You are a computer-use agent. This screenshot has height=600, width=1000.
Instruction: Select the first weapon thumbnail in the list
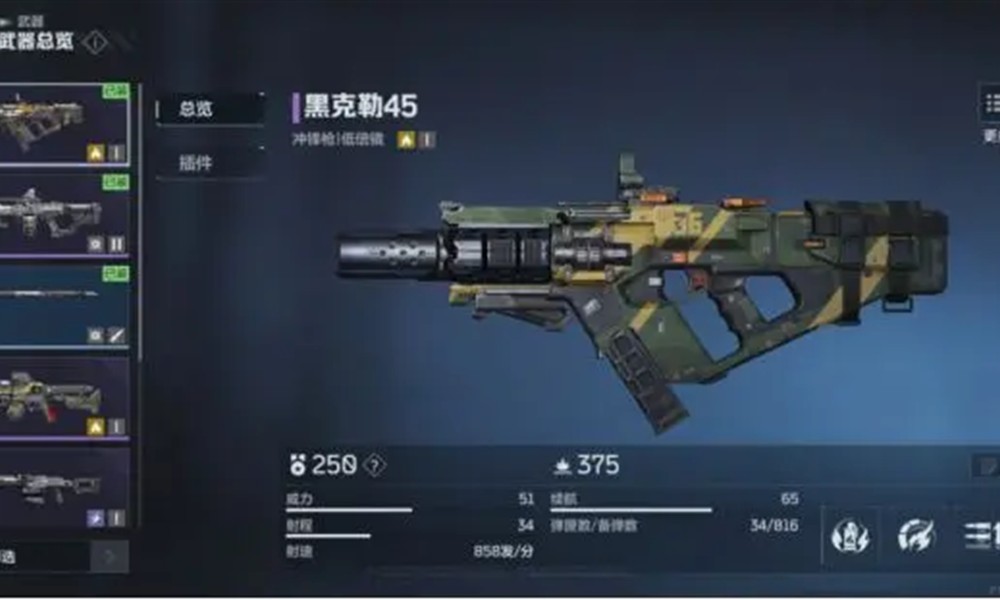coord(64,124)
